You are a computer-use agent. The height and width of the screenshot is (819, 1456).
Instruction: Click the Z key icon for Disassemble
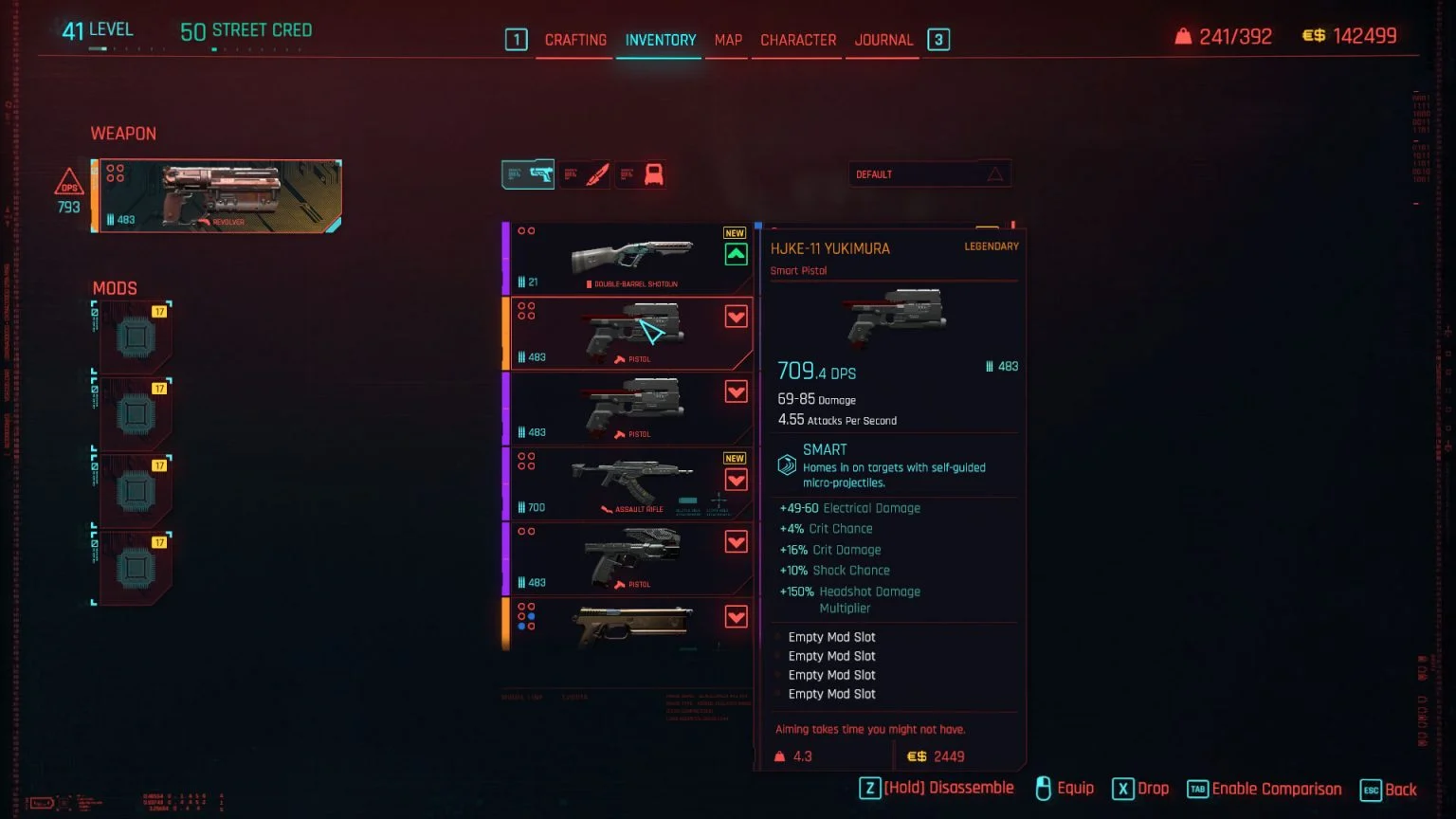click(x=869, y=788)
